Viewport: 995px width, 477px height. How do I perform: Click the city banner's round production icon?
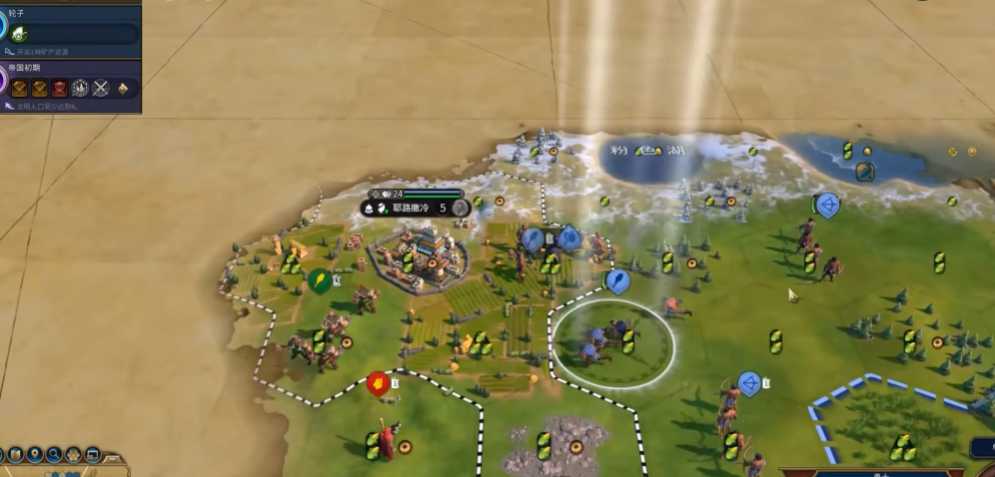pos(460,208)
